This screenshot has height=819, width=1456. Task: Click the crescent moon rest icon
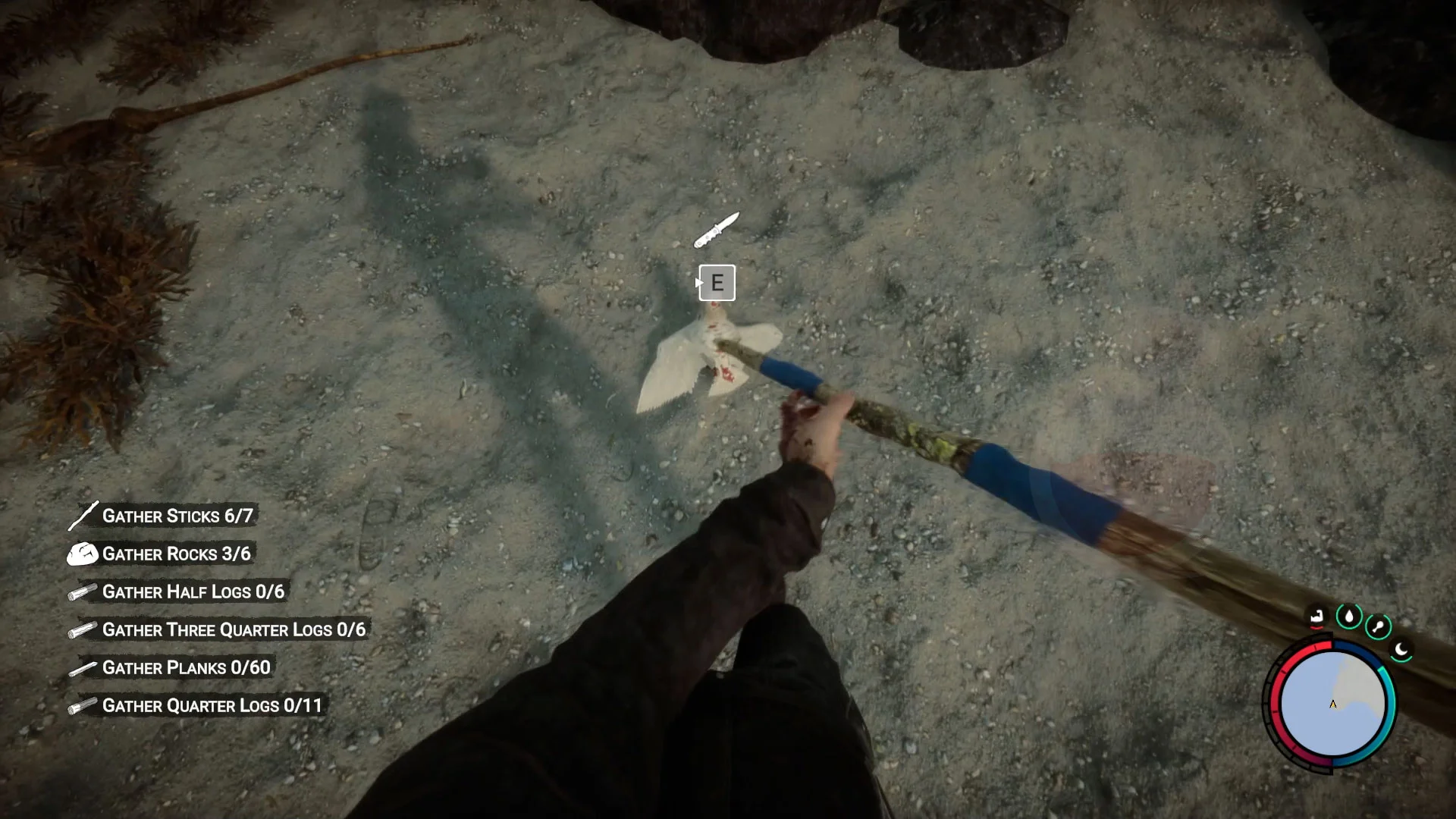[1401, 650]
